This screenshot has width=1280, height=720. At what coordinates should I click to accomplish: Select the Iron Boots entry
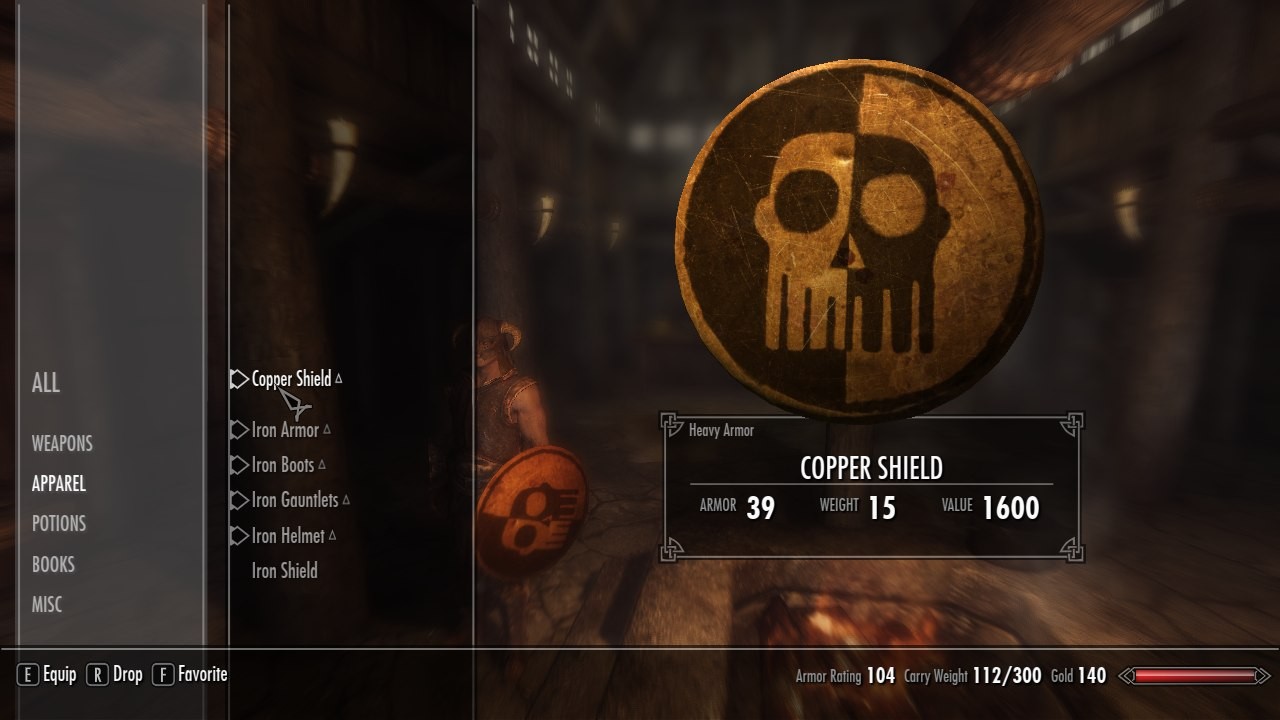[x=283, y=465]
